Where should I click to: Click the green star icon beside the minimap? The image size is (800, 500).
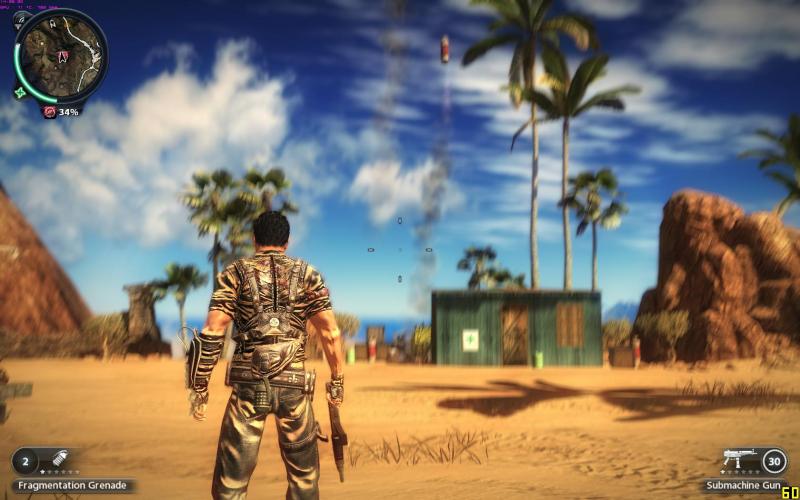coord(20,92)
